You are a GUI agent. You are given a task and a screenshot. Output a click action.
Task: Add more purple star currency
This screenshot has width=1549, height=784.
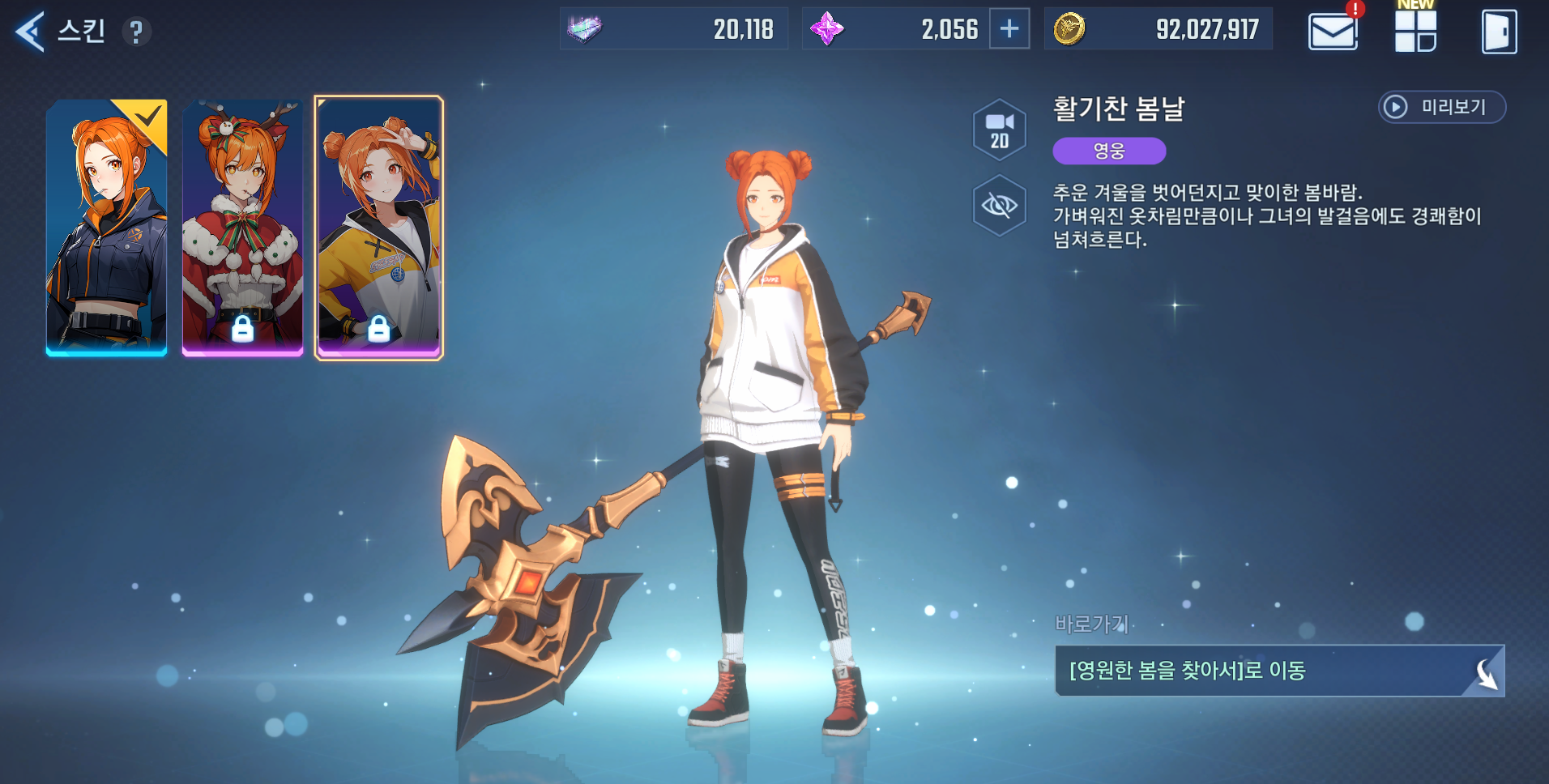click(x=1009, y=29)
